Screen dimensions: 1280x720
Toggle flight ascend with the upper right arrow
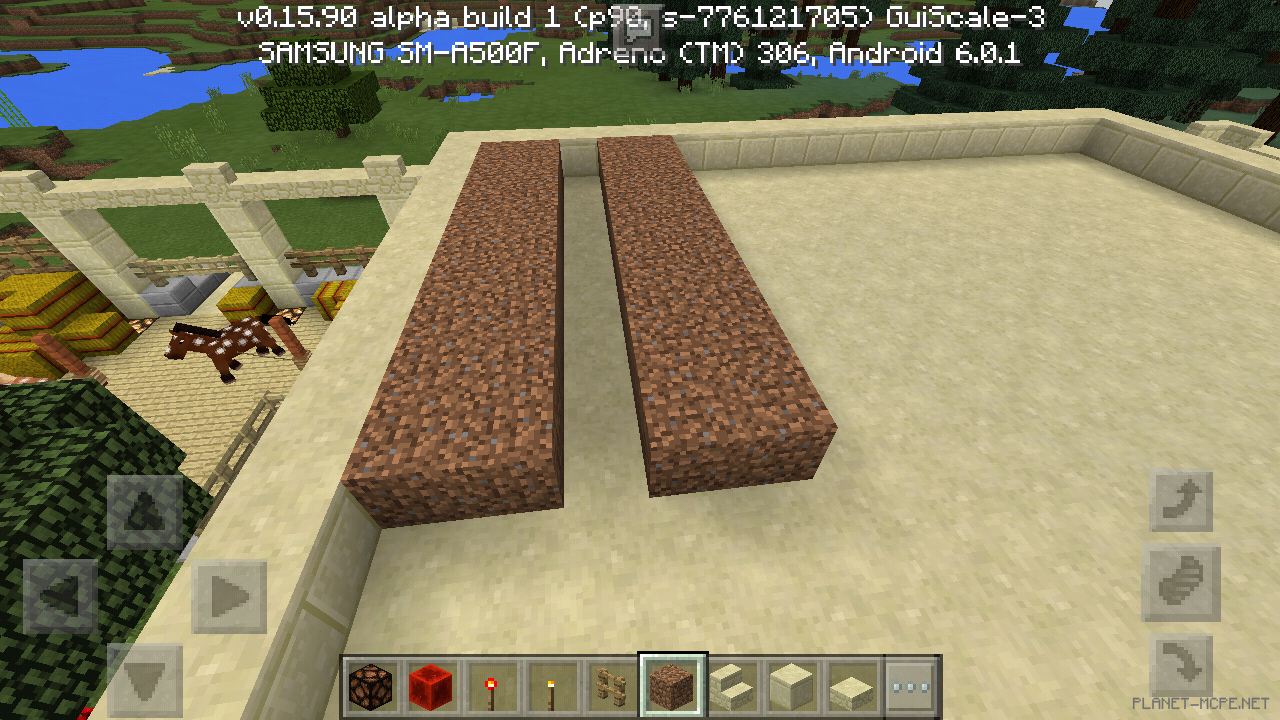[1180, 502]
